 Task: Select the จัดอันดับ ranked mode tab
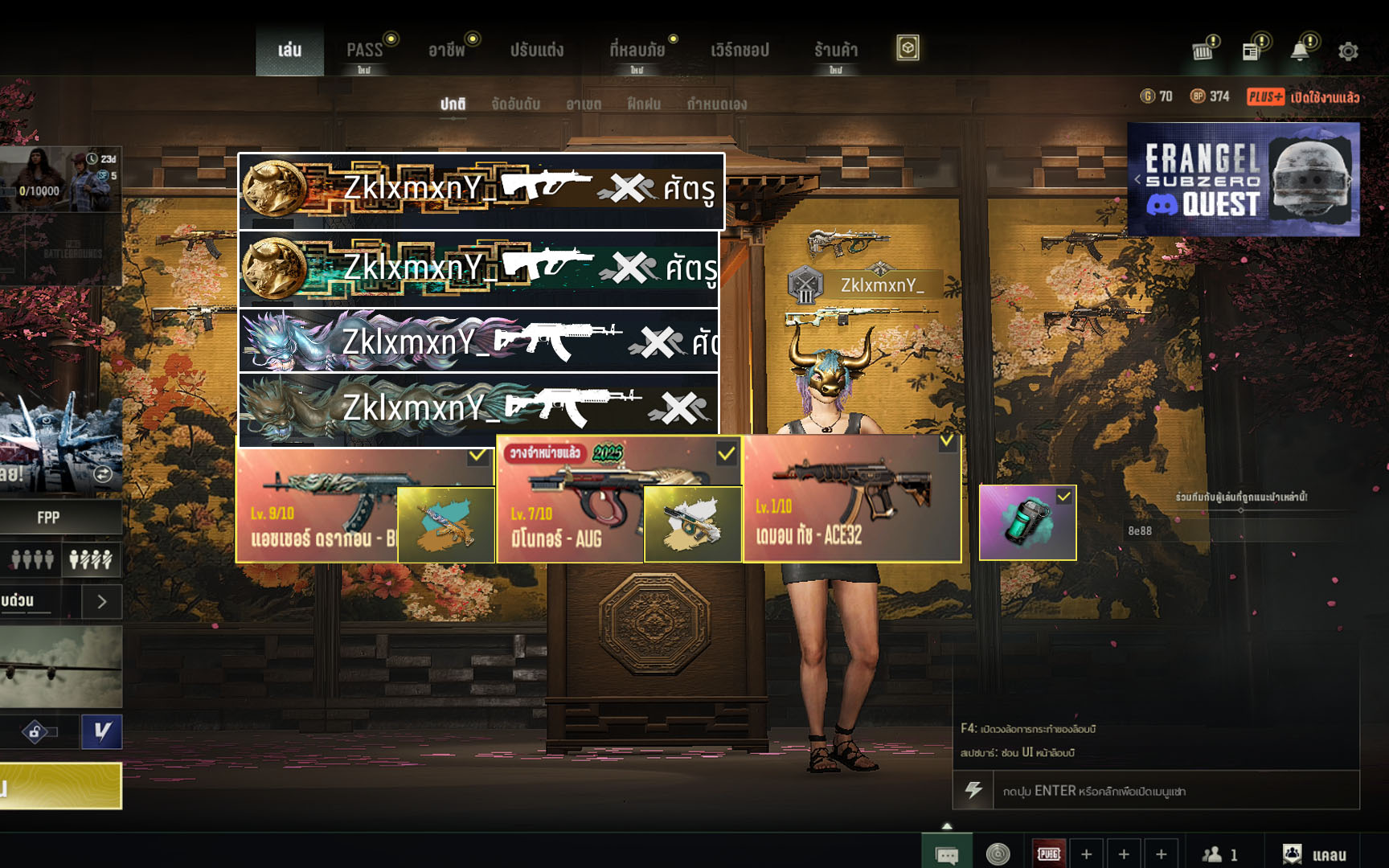point(515,104)
